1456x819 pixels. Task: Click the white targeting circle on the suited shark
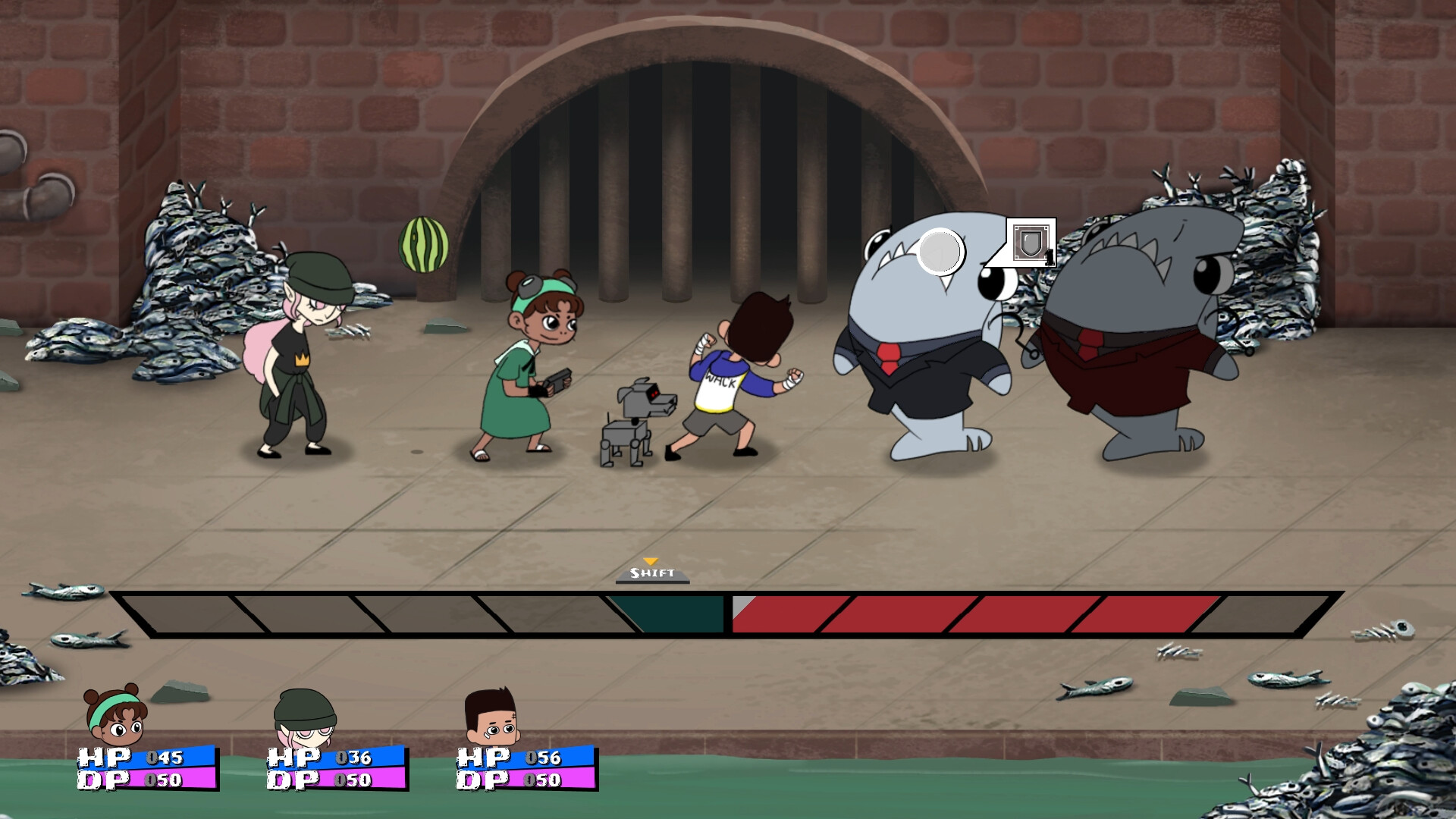click(x=940, y=250)
